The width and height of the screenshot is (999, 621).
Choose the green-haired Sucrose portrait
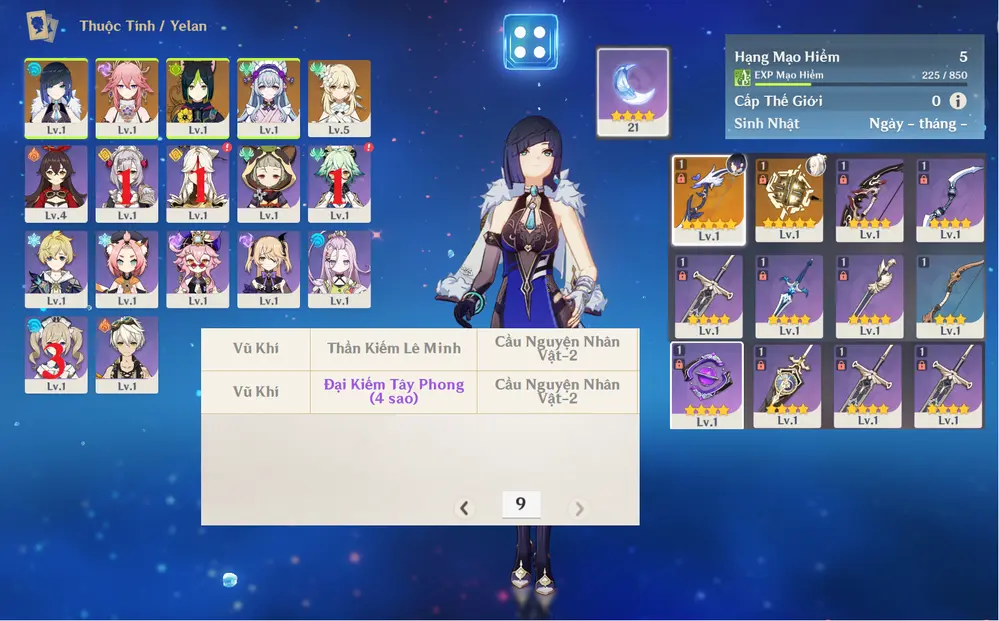coord(339,183)
